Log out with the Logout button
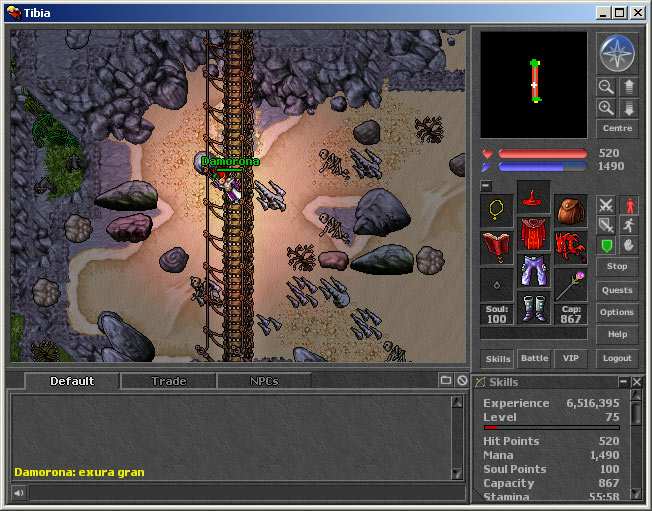This screenshot has height=511, width=652. coord(616,358)
